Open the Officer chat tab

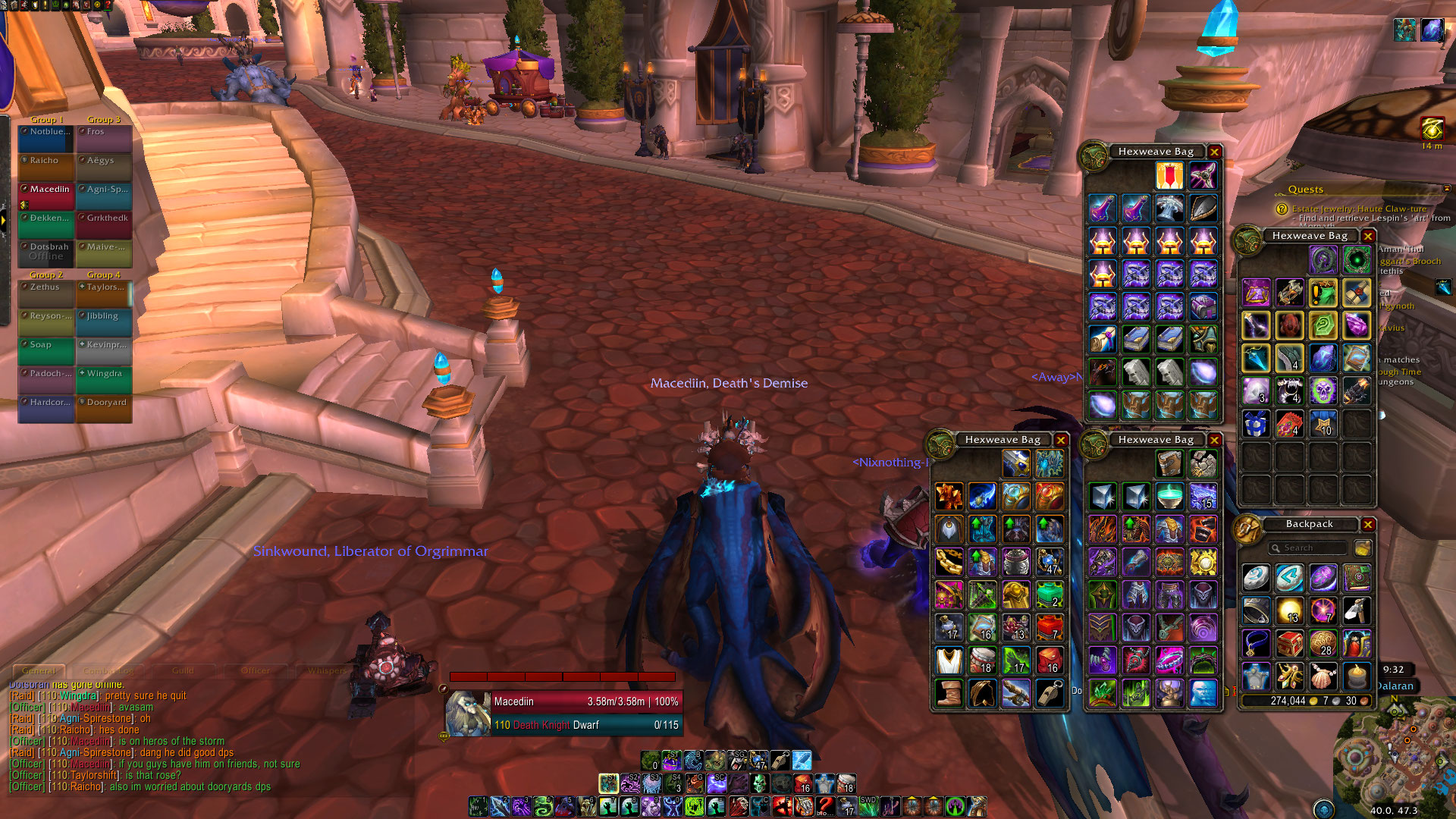pos(255,671)
